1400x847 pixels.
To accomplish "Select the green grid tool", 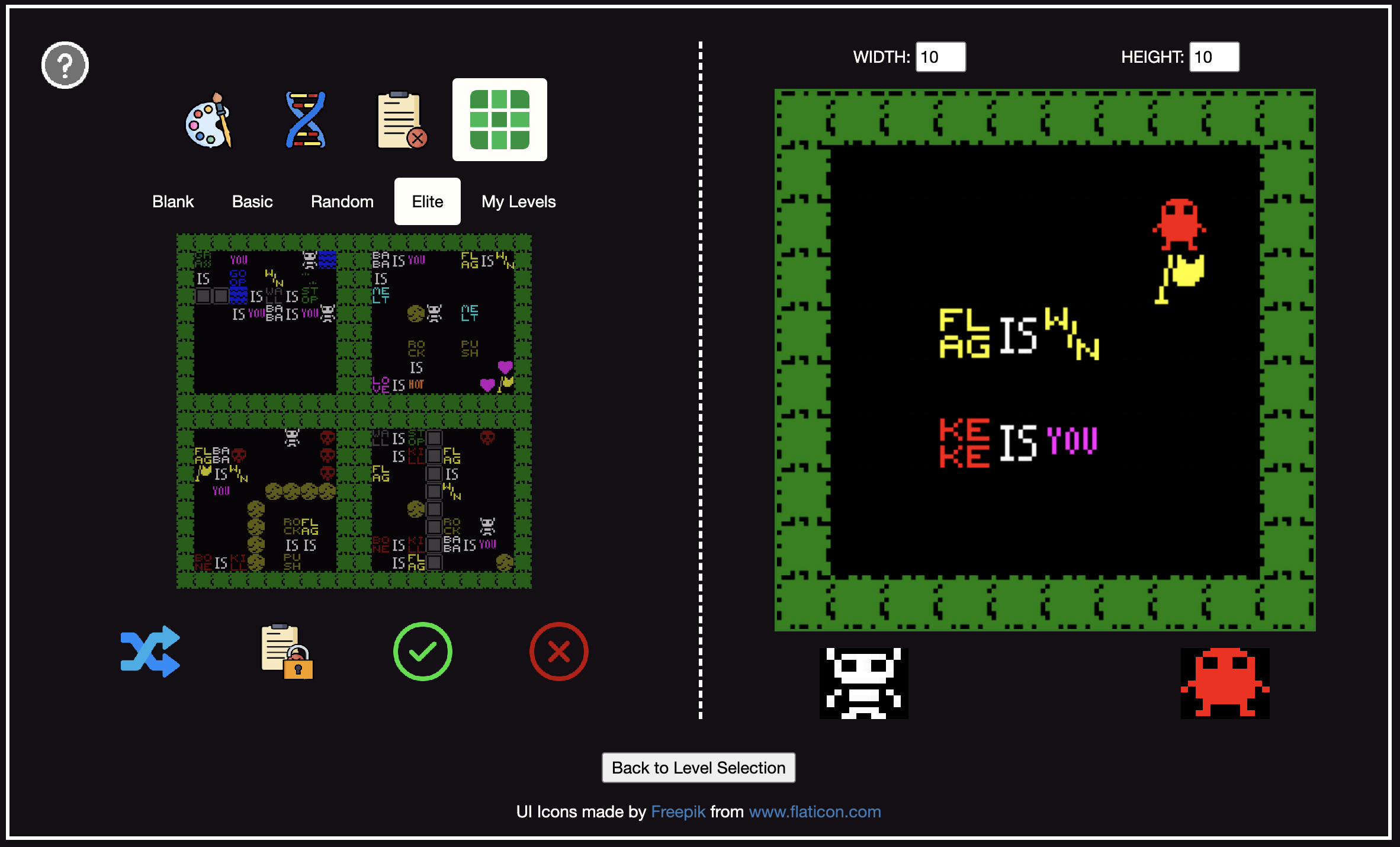I will tap(499, 120).
